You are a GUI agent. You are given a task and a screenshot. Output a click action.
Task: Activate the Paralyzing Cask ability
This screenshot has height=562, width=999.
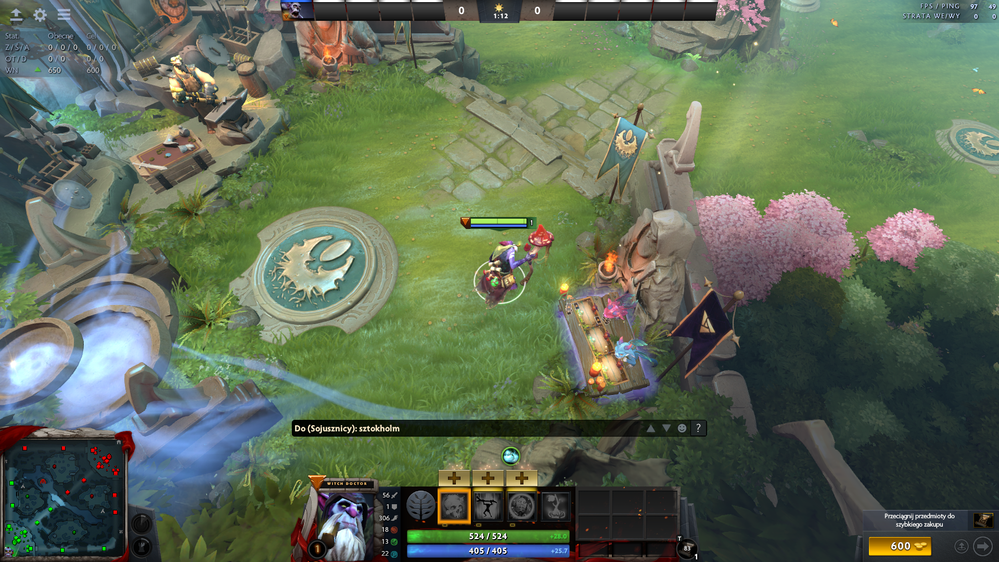pos(454,506)
